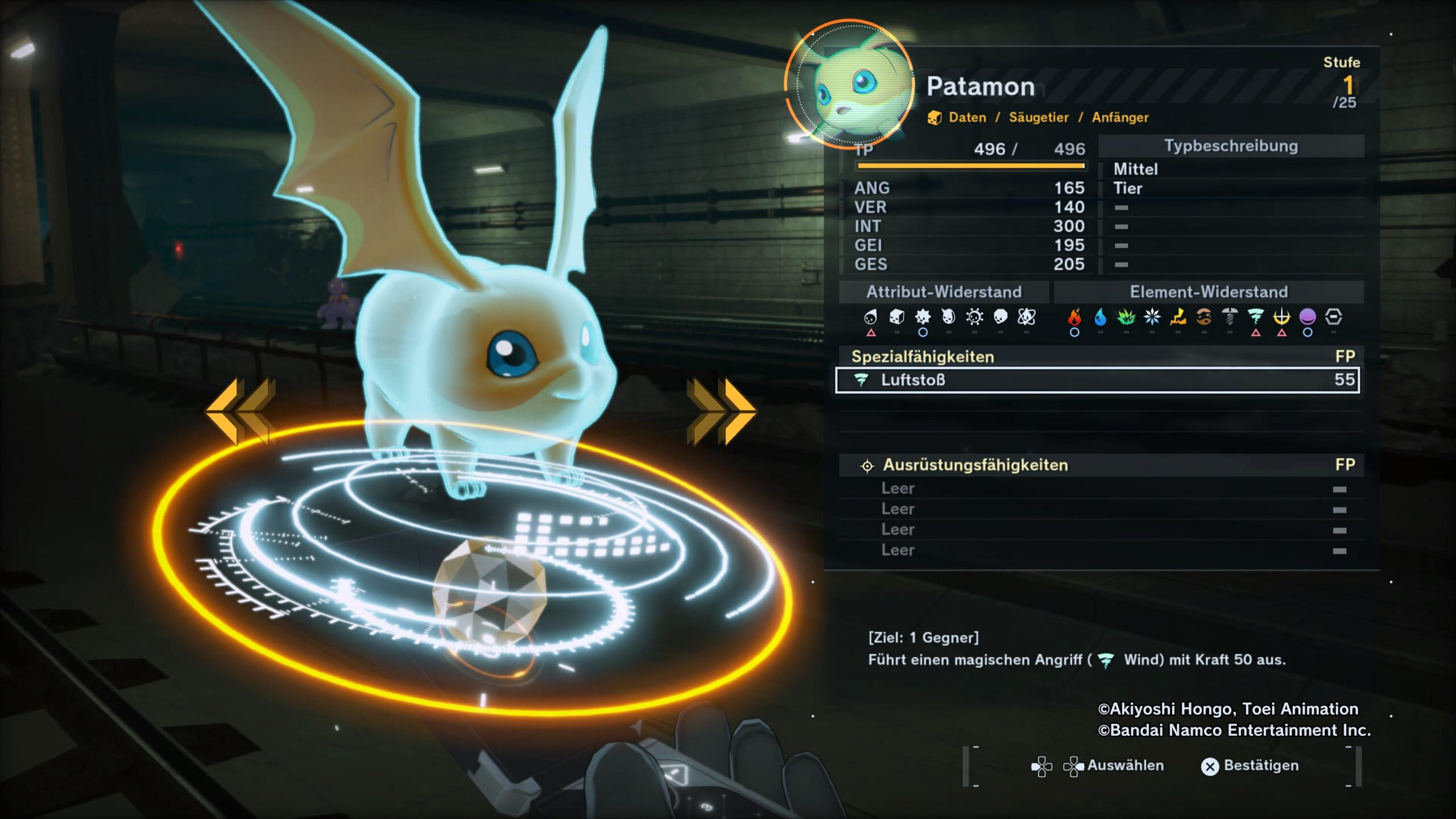1456x819 pixels.
Task: Switch to the previous Digimon with left arrows
Action: pos(241,412)
